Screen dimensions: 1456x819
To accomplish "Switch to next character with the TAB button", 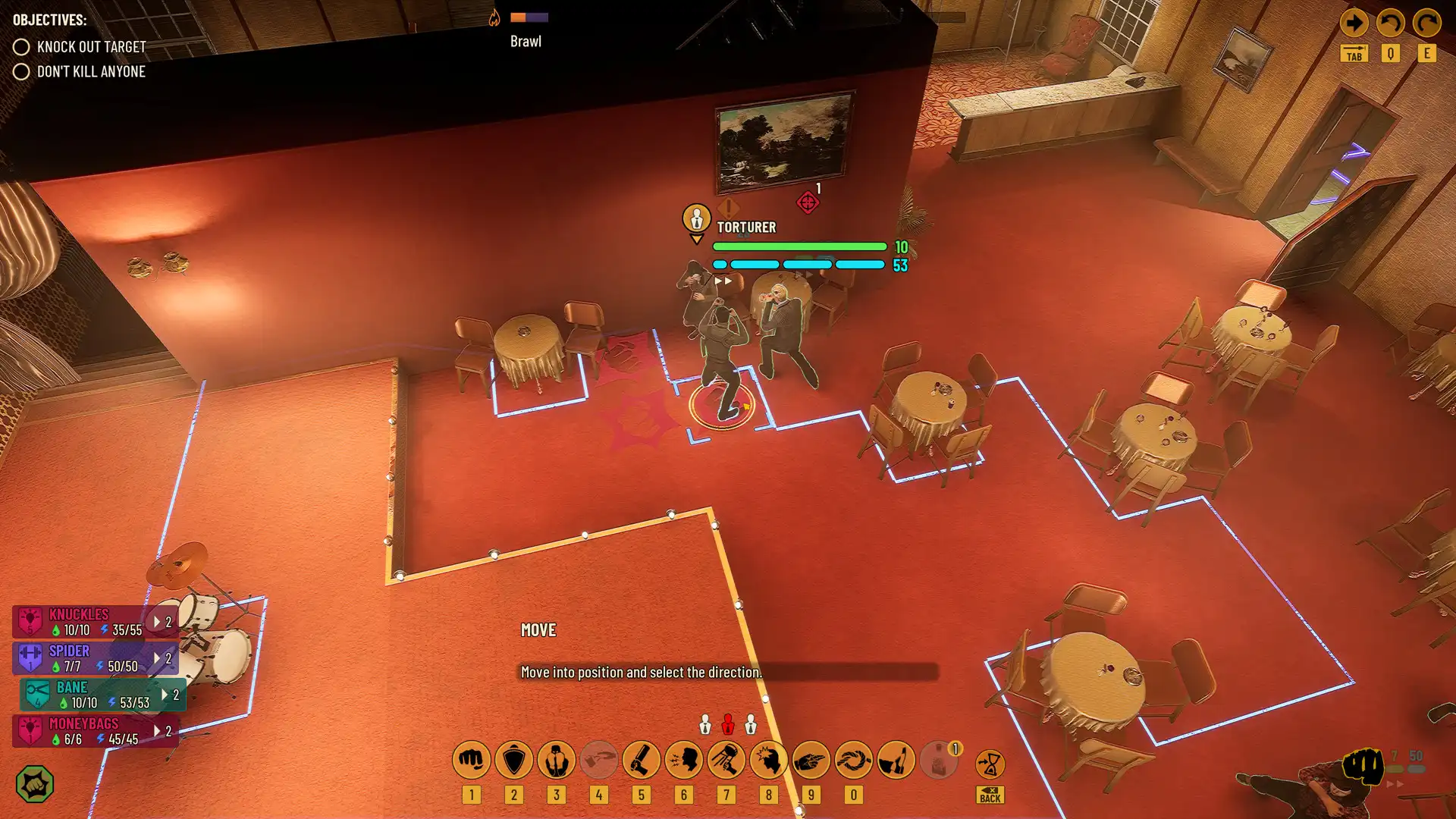I will pyautogui.click(x=1354, y=53).
